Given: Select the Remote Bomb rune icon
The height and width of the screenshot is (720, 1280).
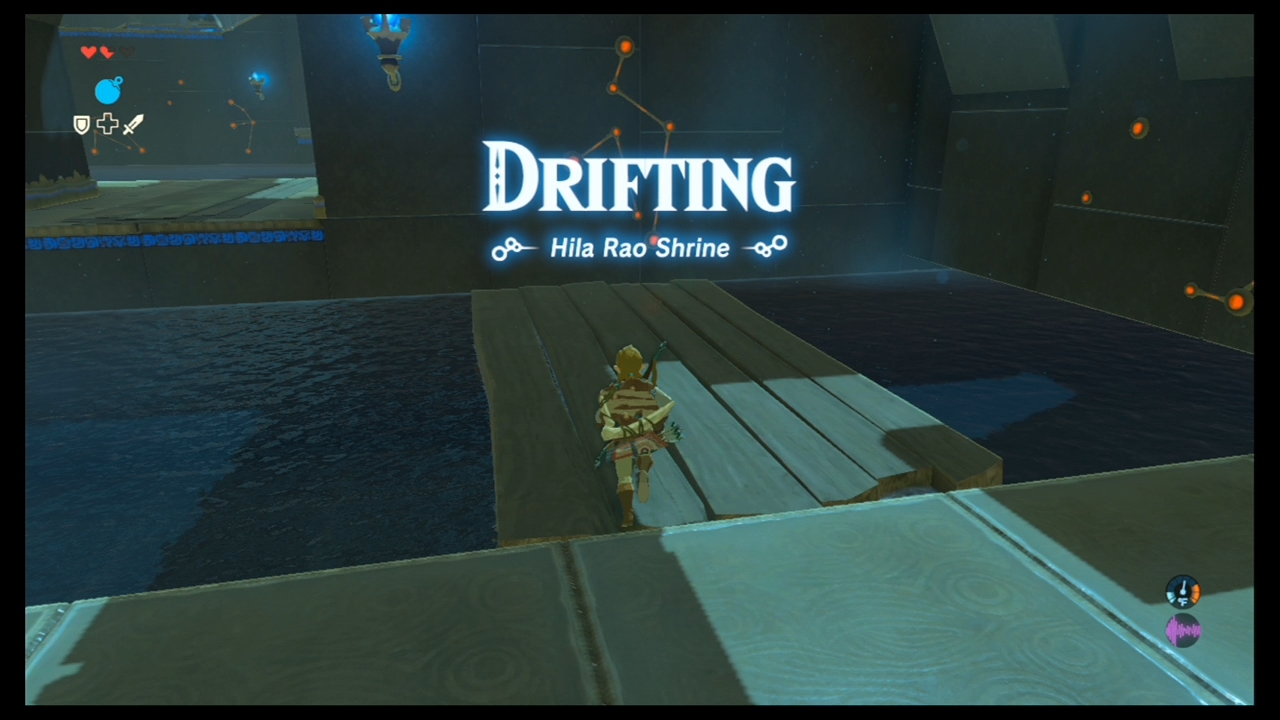Looking at the screenshot, I should click(108, 91).
